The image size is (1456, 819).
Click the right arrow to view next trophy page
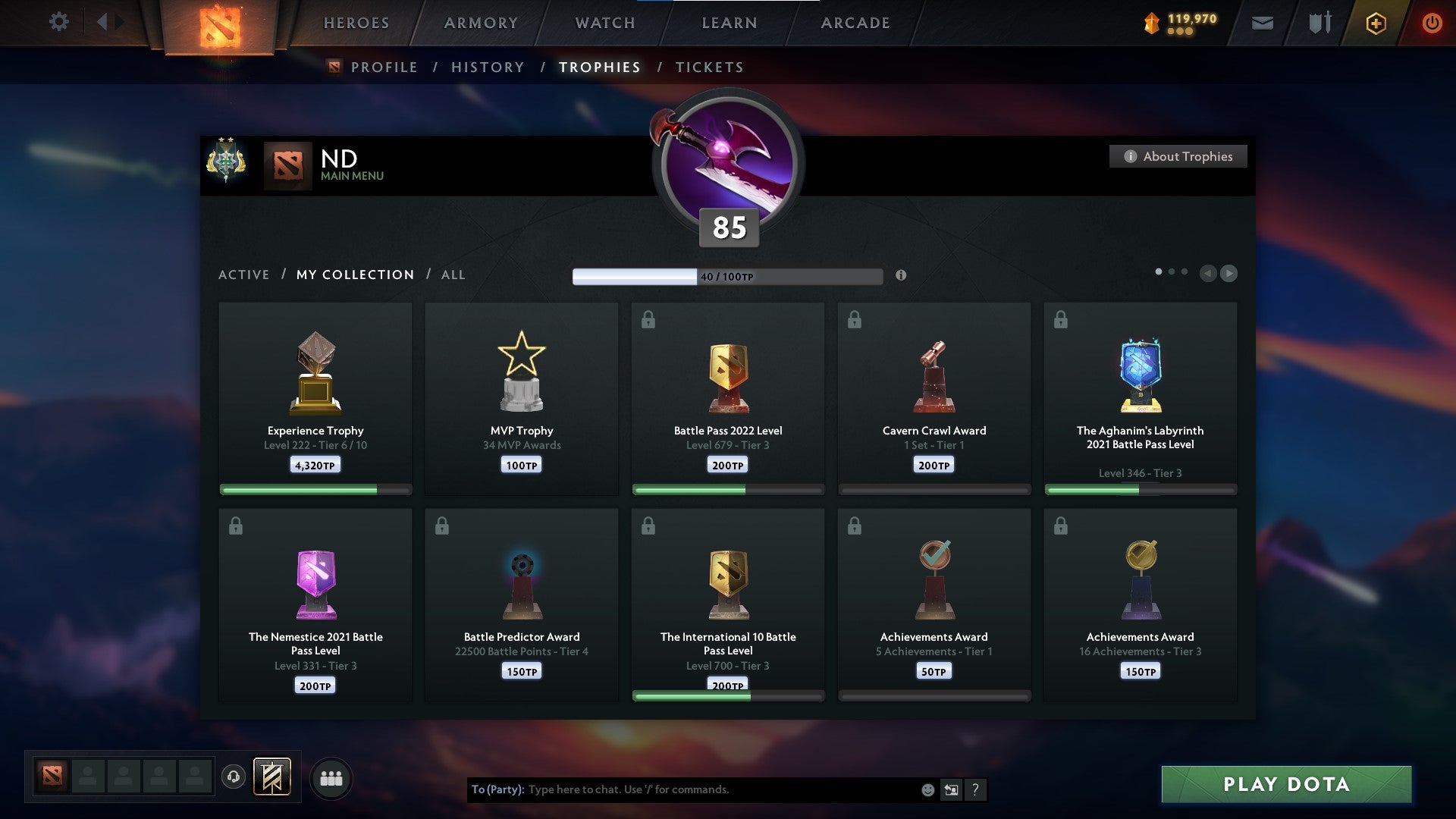point(1229,274)
